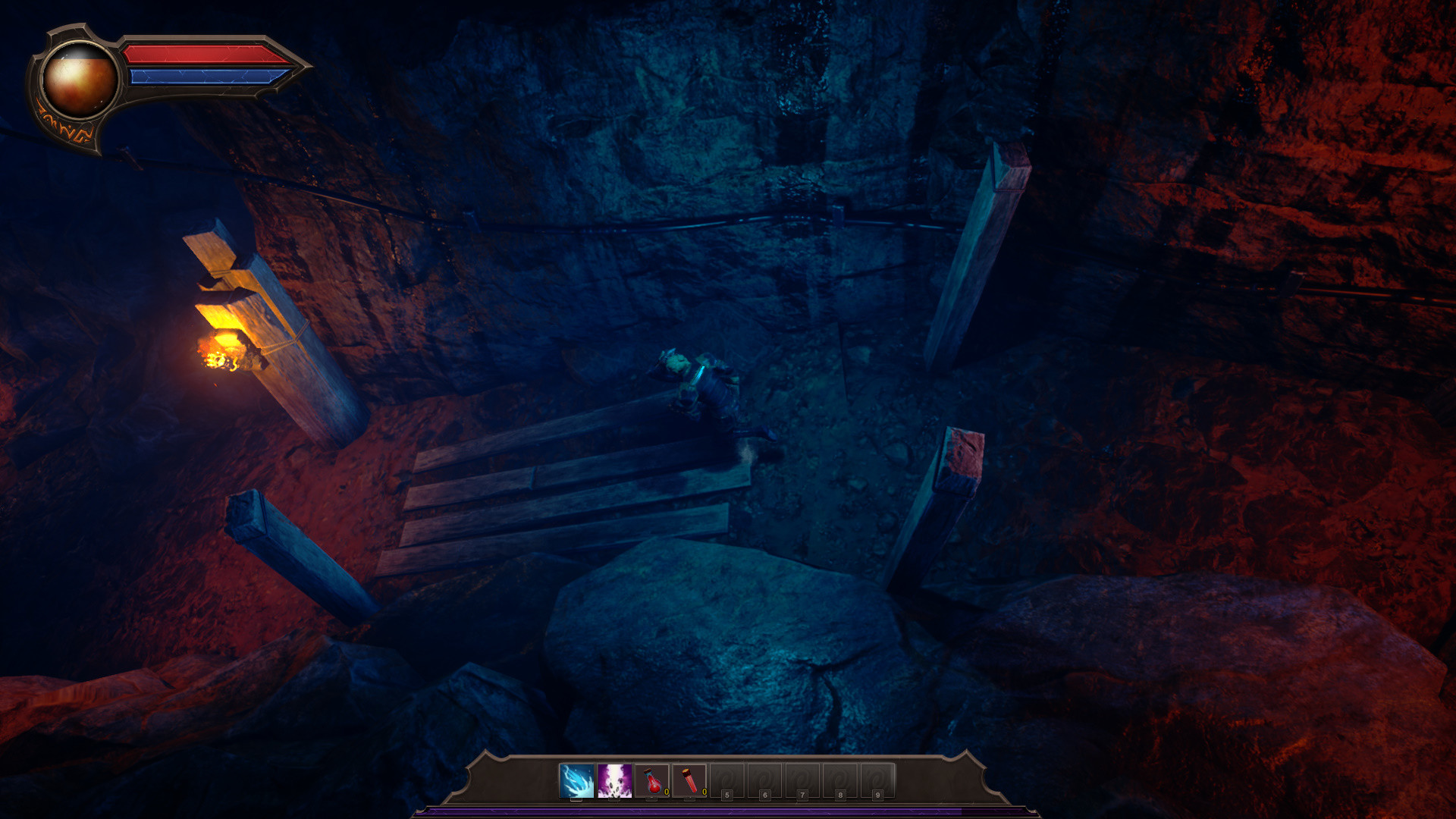Select the red vial potion slot

click(x=689, y=781)
